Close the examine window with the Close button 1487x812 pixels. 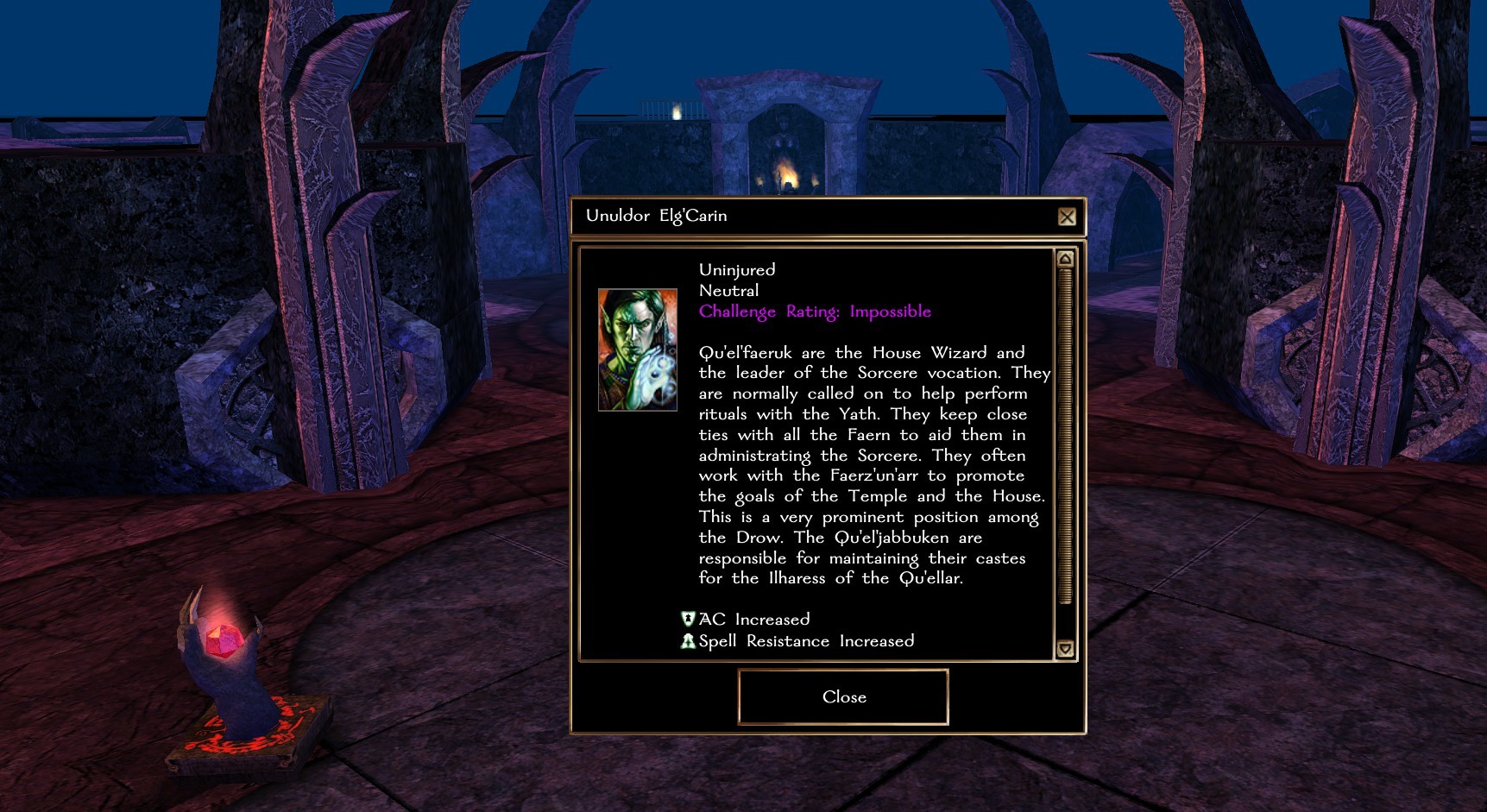[843, 697]
